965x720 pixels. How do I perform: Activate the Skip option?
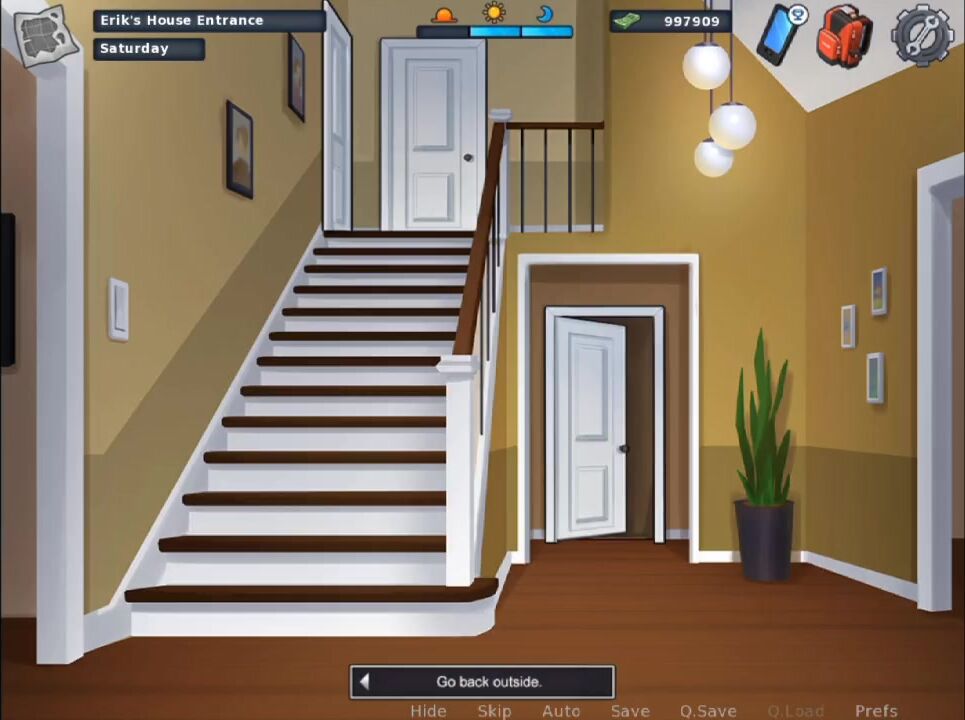pos(494,711)
